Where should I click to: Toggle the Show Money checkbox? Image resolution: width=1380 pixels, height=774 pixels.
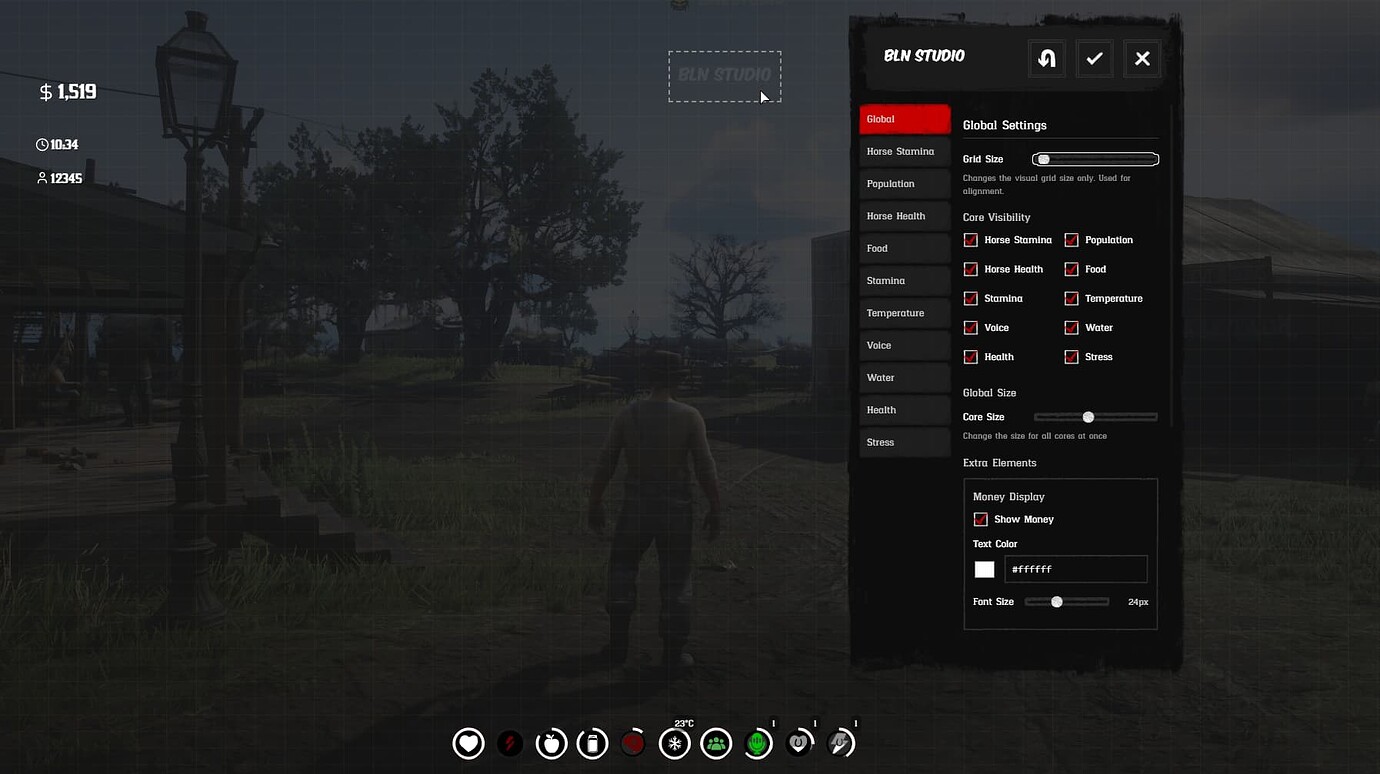[x=980, y=519]
